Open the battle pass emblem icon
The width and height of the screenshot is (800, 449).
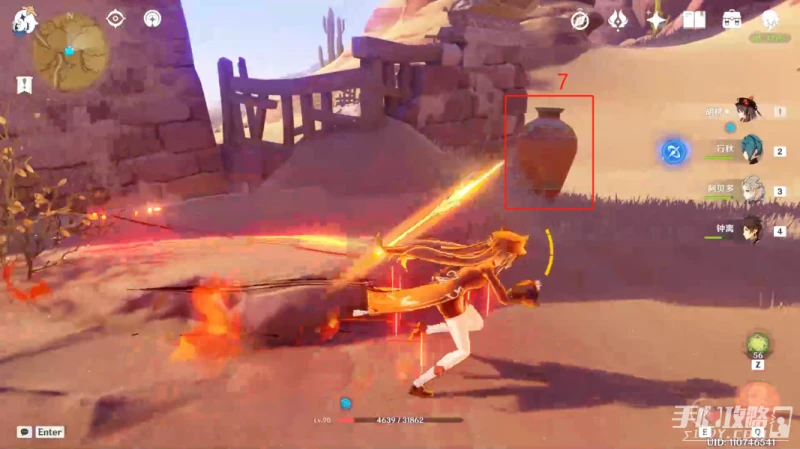click(x=618, y=20)
